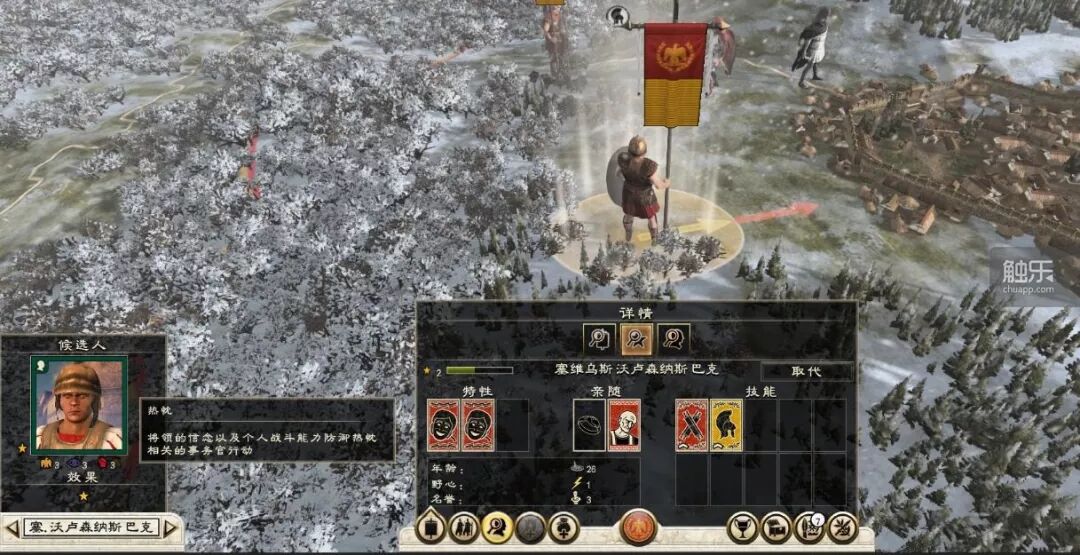Open the first details tab with magnifier and scroll
Viewport: 1080px width, 555px height.
(600, 340)
